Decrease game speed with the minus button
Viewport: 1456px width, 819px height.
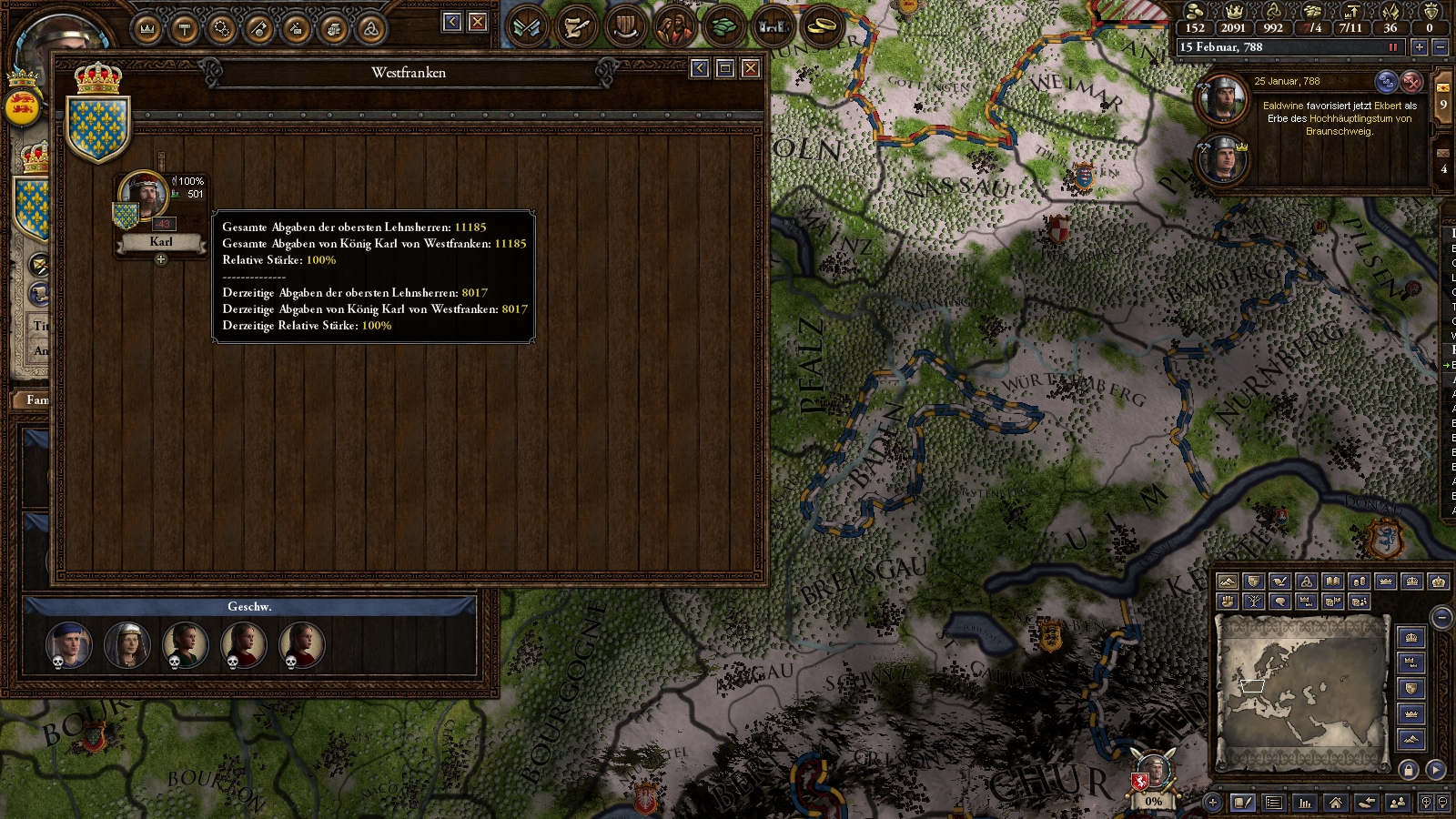point(1440,47)
